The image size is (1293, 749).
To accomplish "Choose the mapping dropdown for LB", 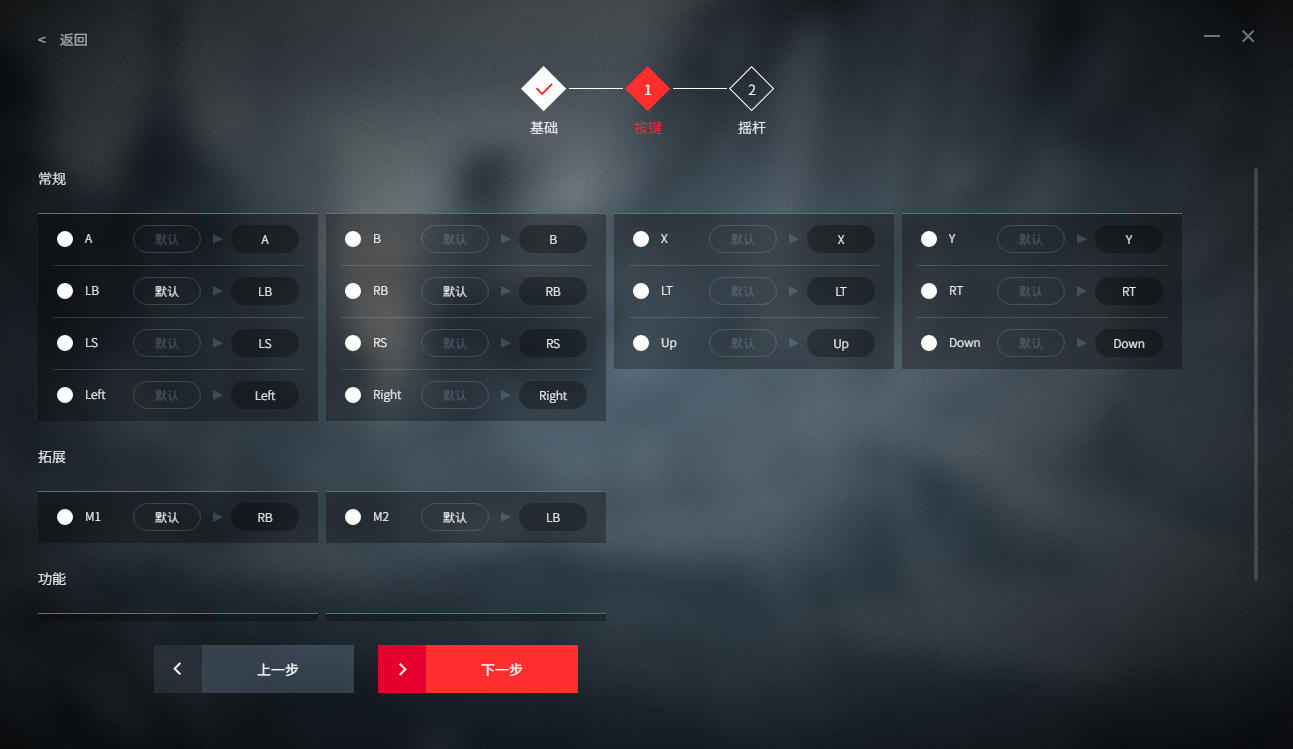I will [x=265, y=291].
